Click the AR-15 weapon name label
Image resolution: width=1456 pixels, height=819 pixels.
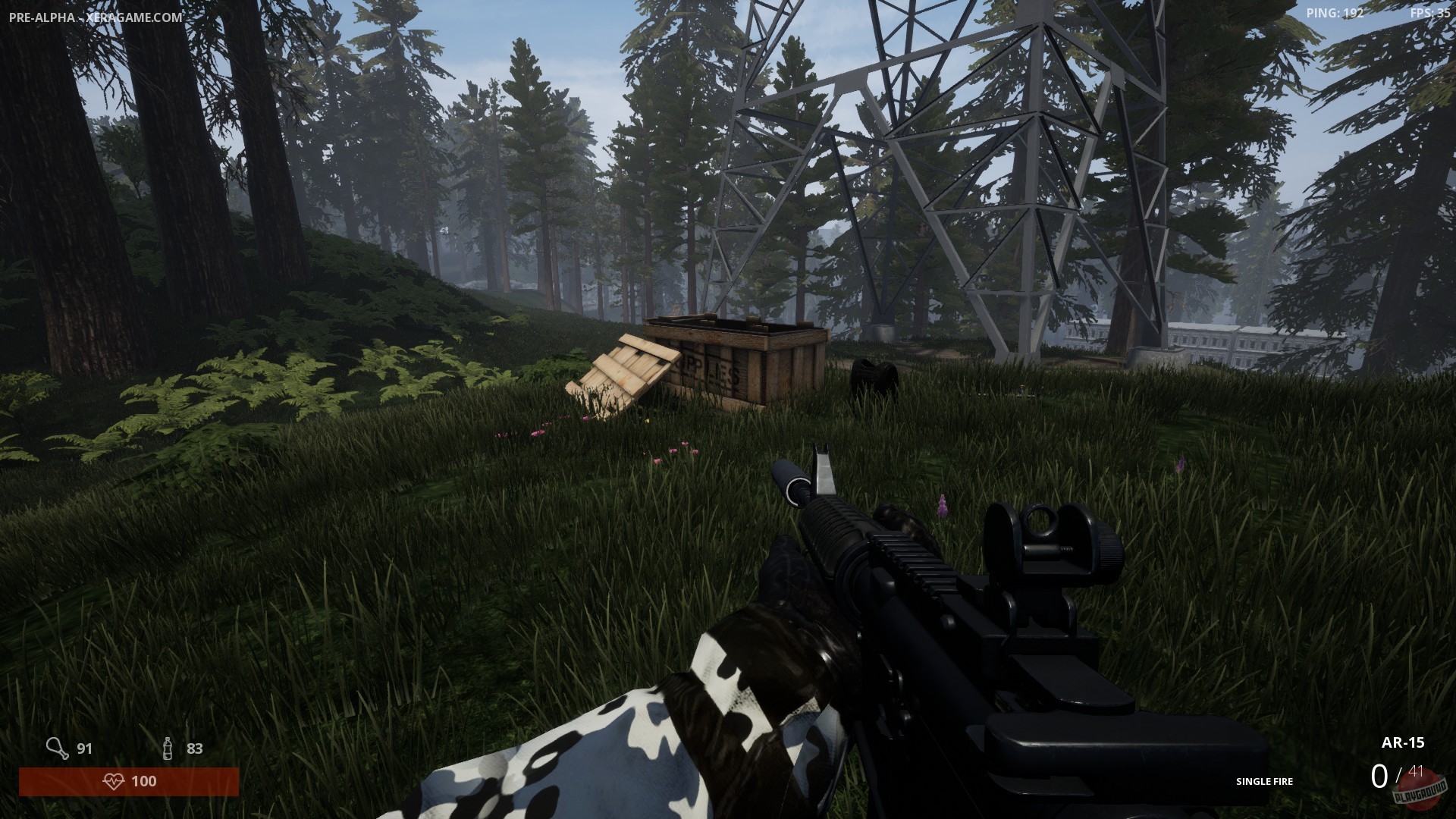[1403, 742]
